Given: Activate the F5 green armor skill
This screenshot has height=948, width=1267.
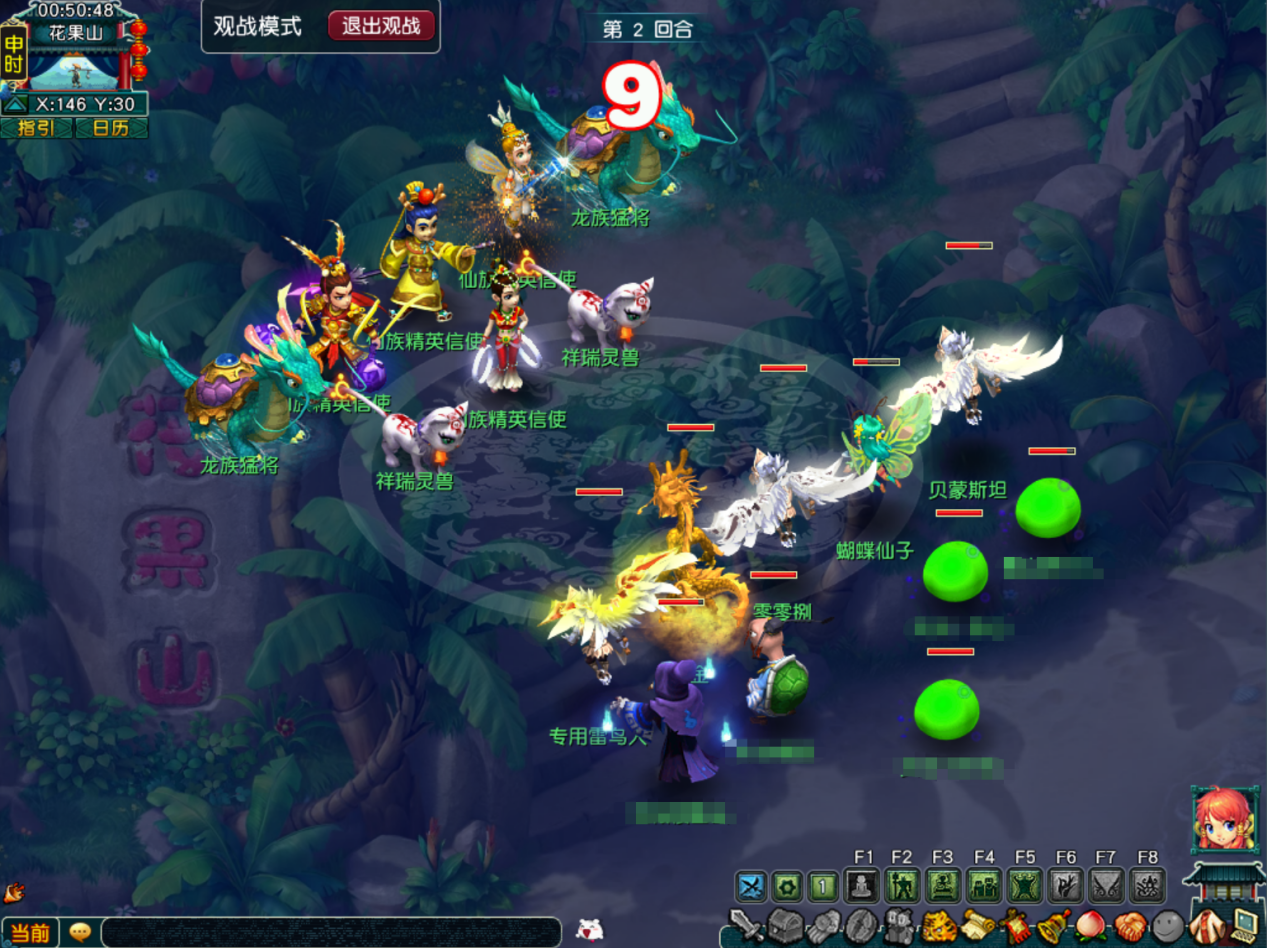Looking at the screenshot, I should pos(1025,886).
